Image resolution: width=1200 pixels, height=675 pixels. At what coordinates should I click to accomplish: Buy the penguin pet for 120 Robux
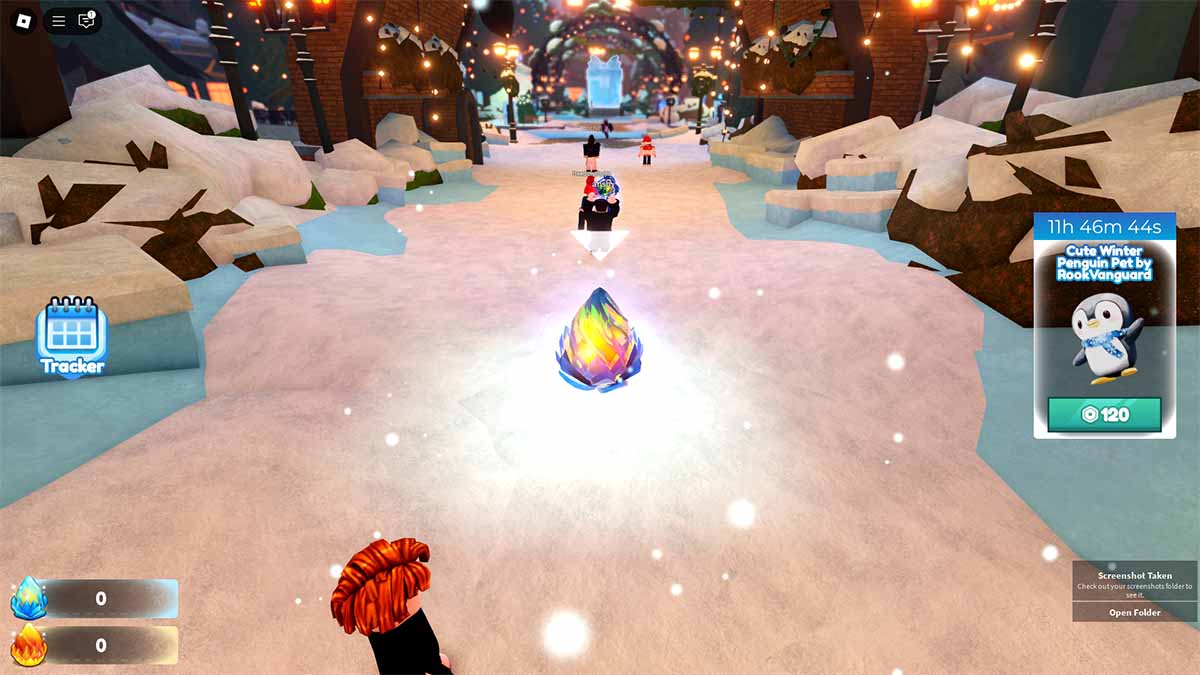click(x=1104, y=414)
